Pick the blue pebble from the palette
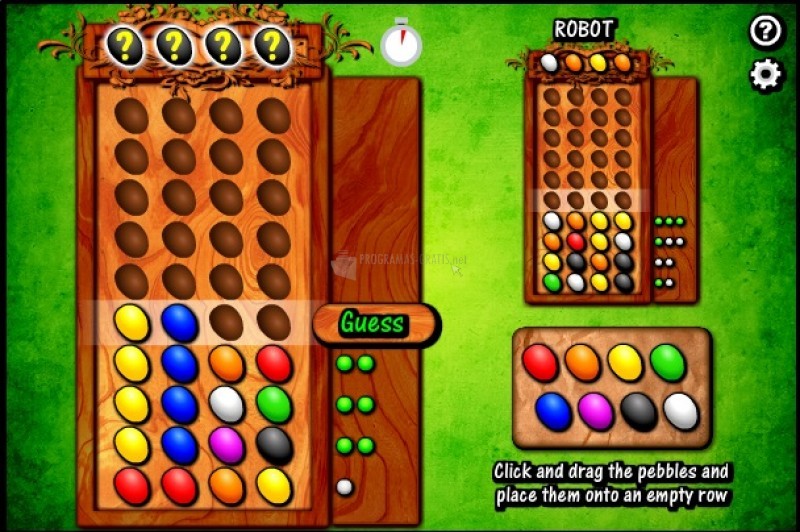Image resolution: width=800 pixels, height=532 pixels. pyautogui.click(x=553, y=411)
